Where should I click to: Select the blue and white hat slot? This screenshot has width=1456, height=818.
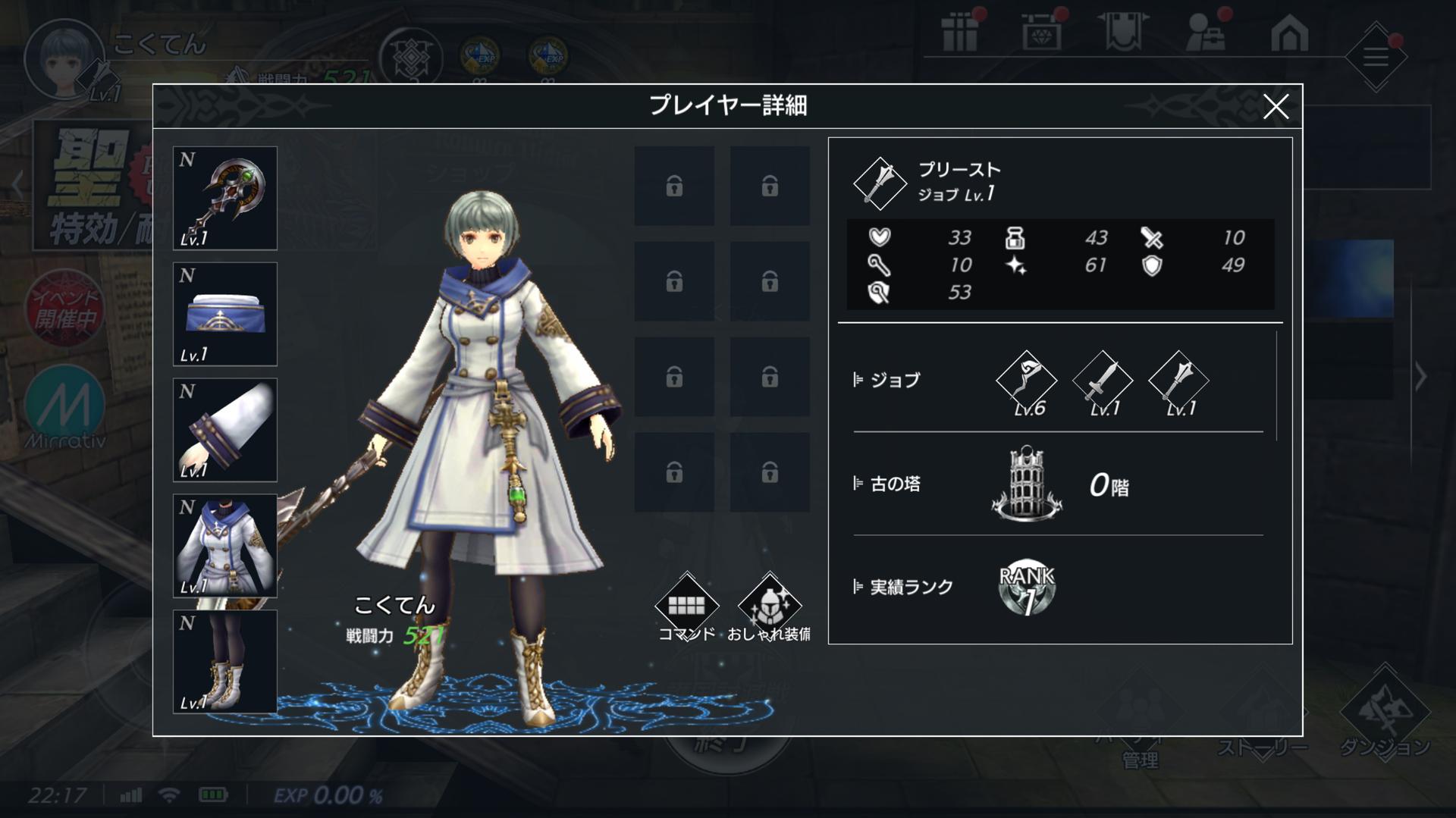tap(225, 315)
